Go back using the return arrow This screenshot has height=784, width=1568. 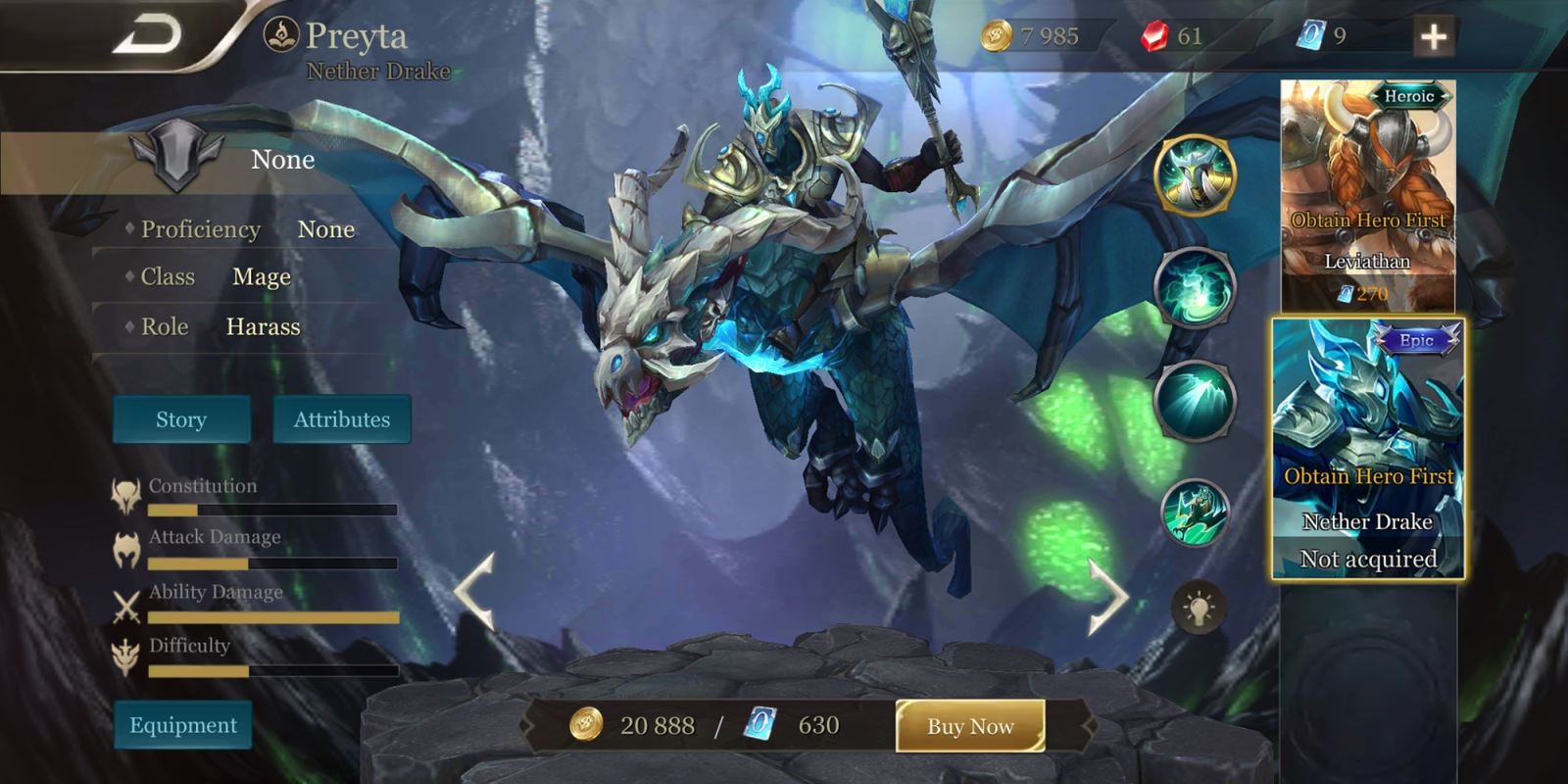coord(149,35)
